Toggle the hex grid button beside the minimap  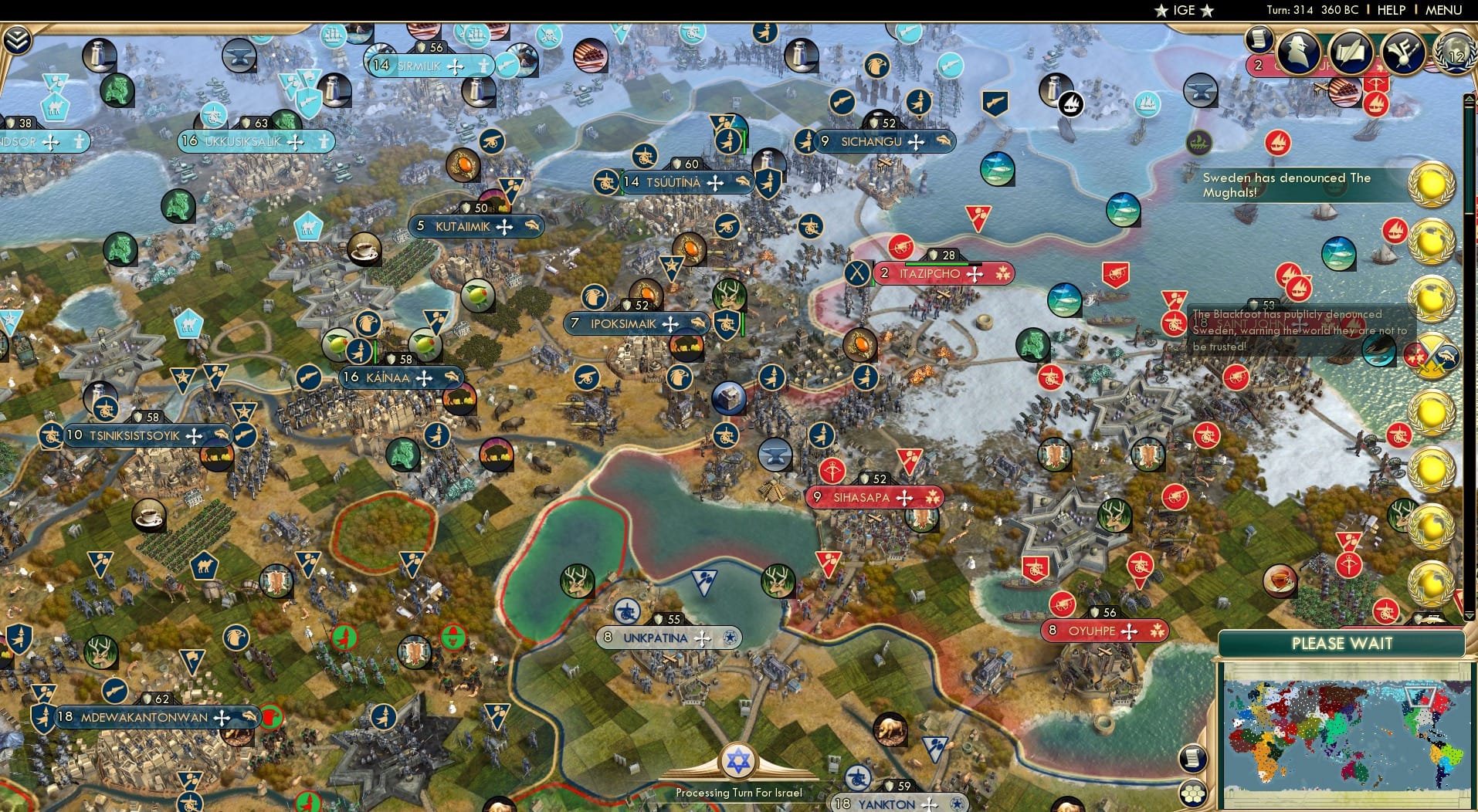(1192, 793)
